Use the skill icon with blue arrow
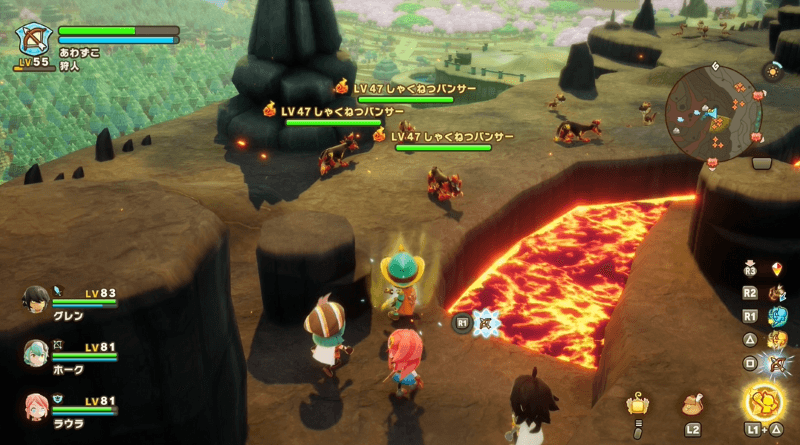 point(776,293)
